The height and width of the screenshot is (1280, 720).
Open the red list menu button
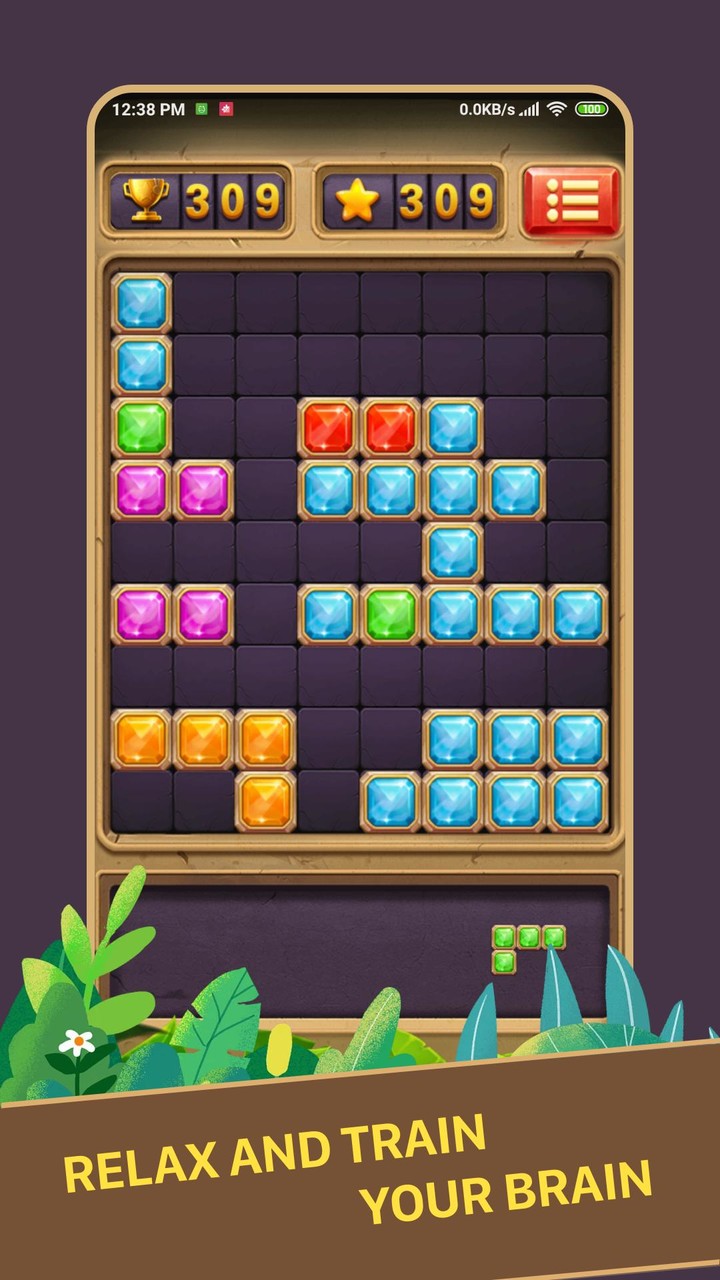[571, 201]
